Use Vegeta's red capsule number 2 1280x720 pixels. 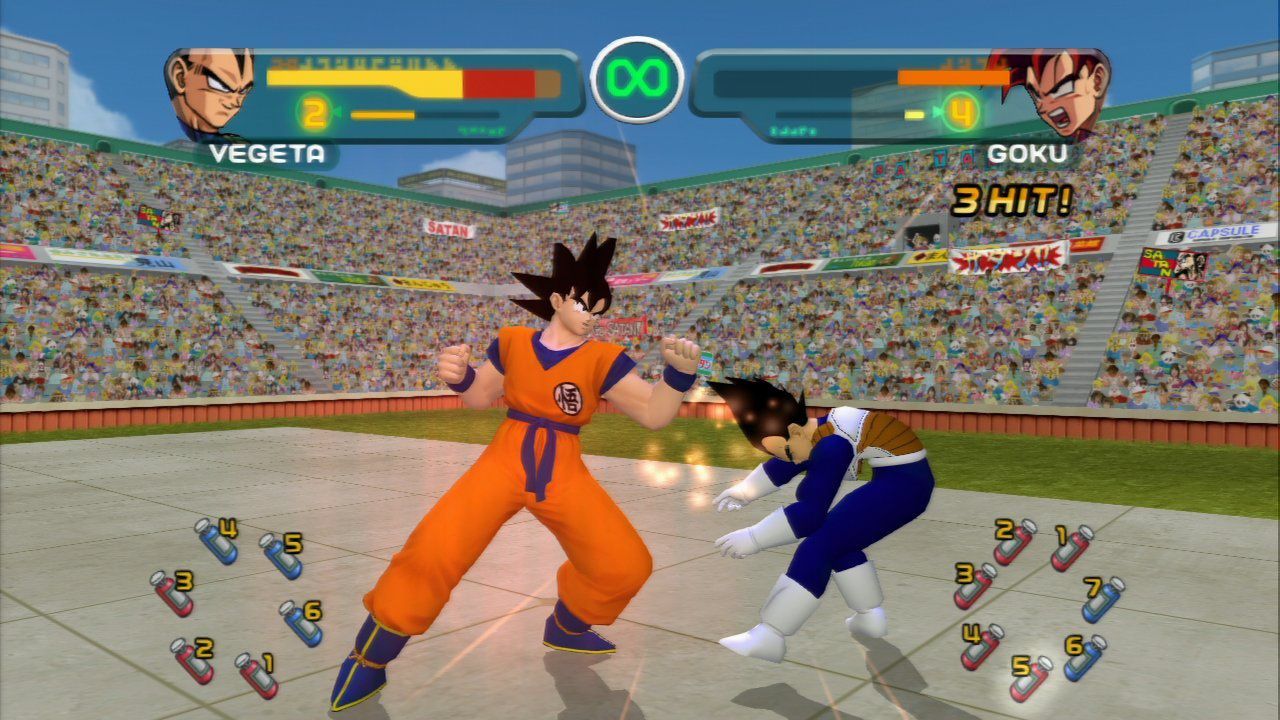pyautogui.click(x=192, y=660)
